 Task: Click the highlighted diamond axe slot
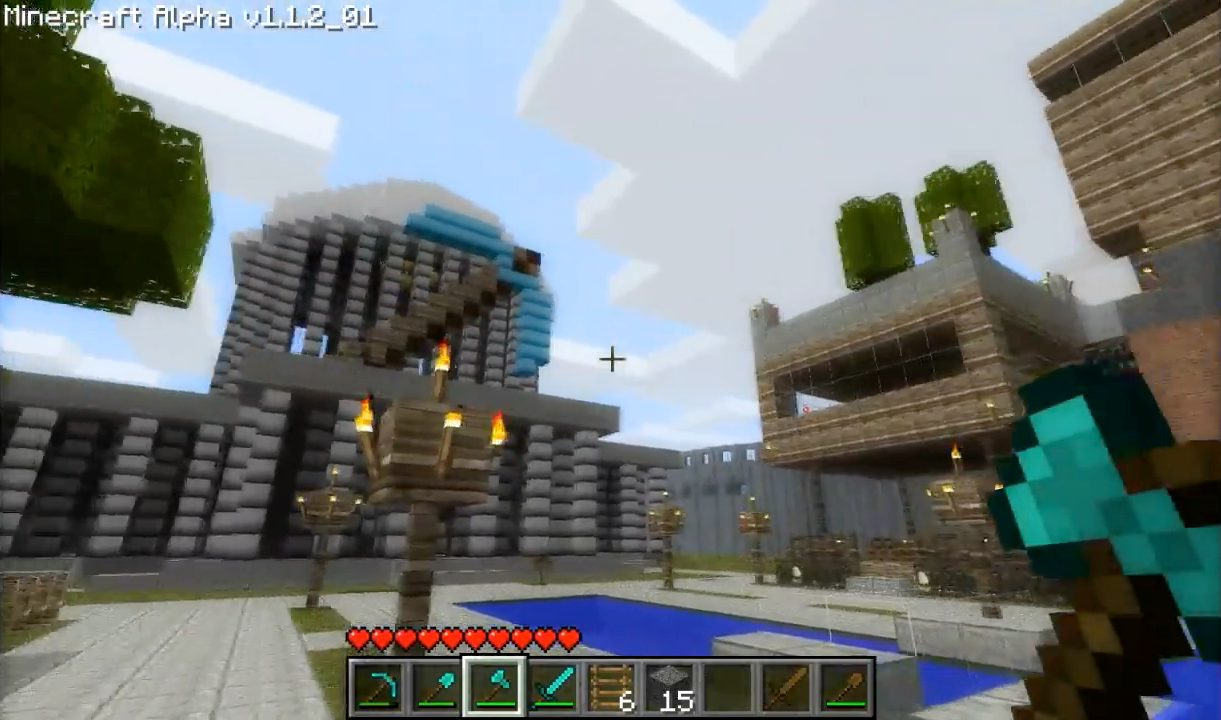coord(495,687)
